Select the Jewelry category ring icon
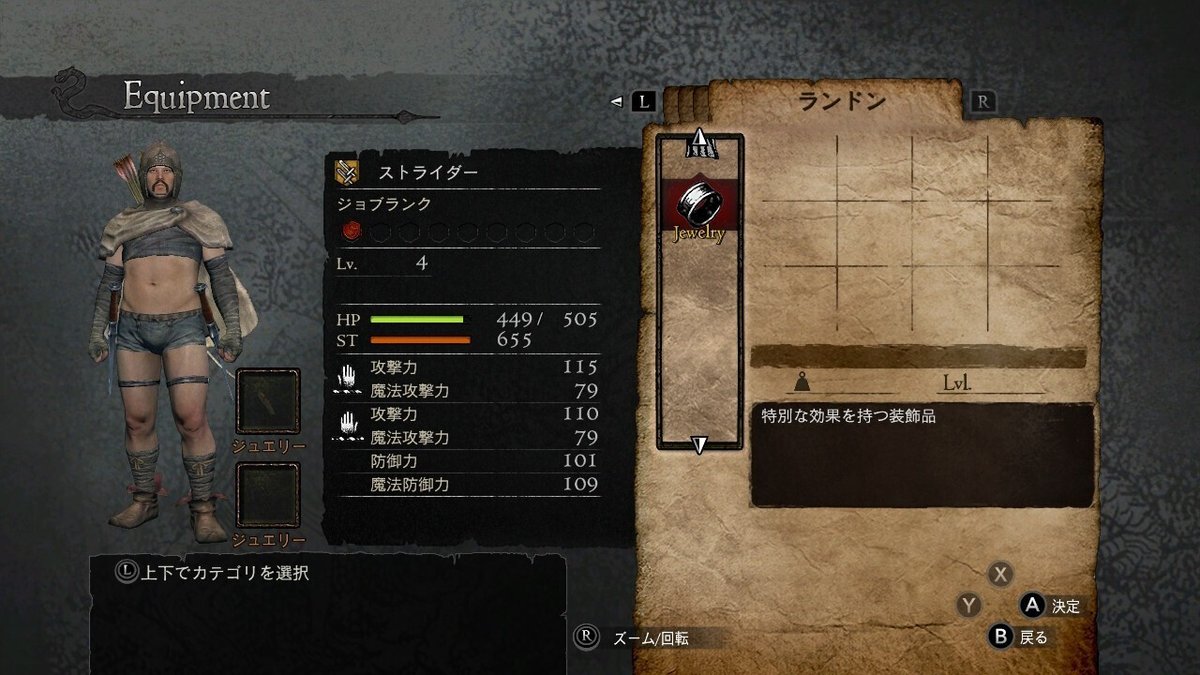This screenshot has width=1200, height=675. [x=699, y=204]
